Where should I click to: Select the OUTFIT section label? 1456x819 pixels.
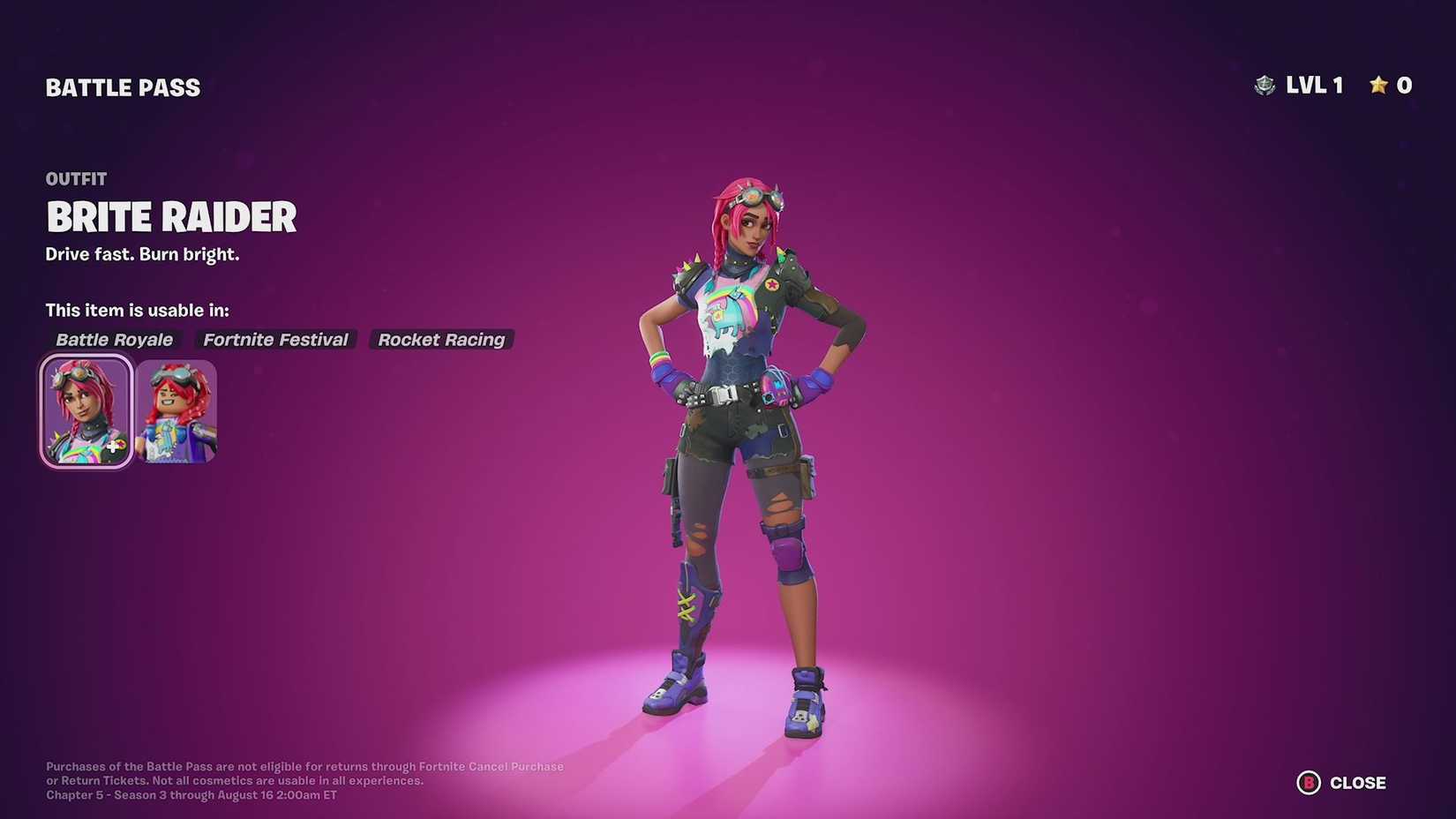[x=76, y=178]
